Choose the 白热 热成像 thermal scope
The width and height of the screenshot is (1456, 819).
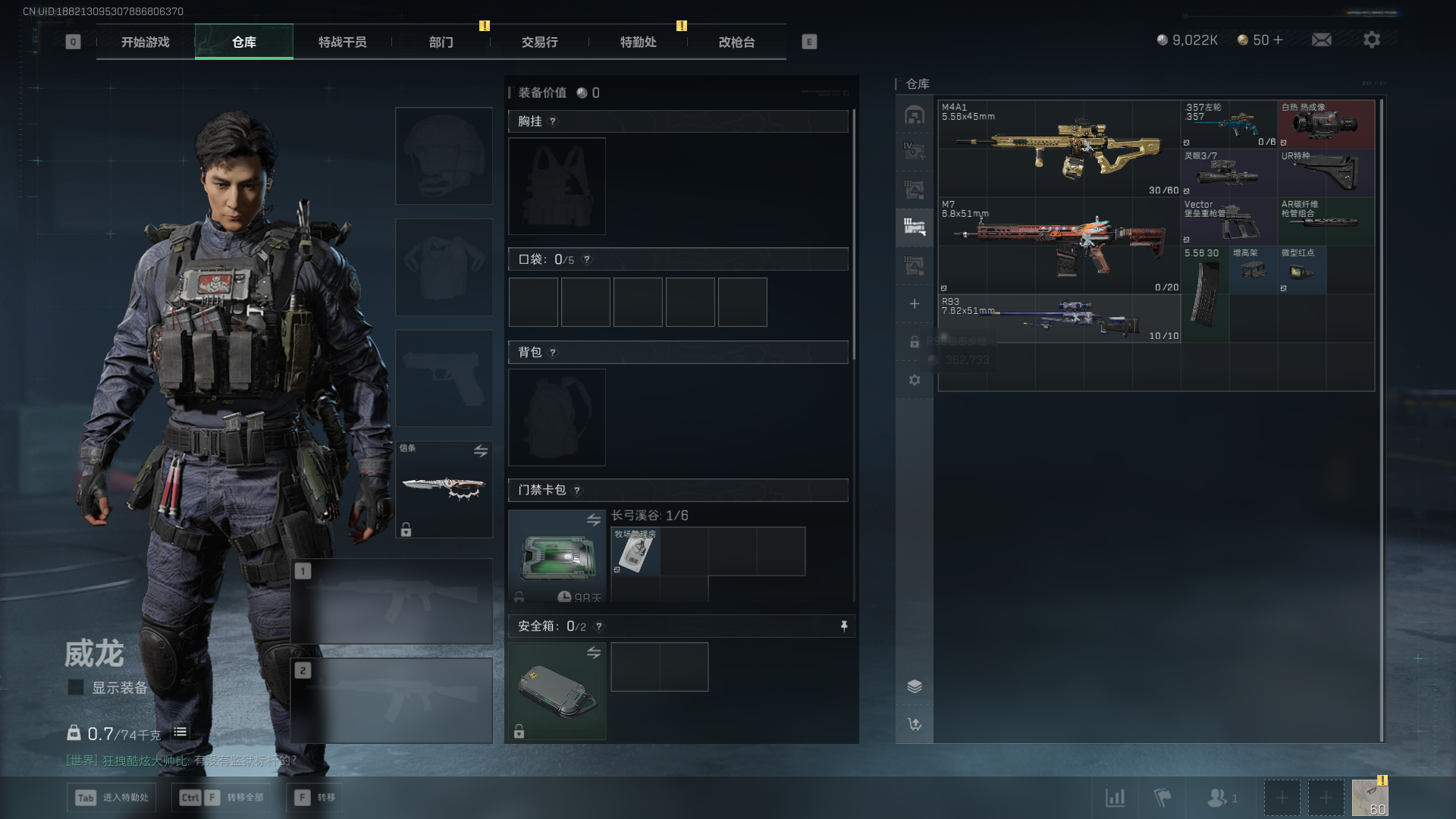click(x=1326, y=124)
